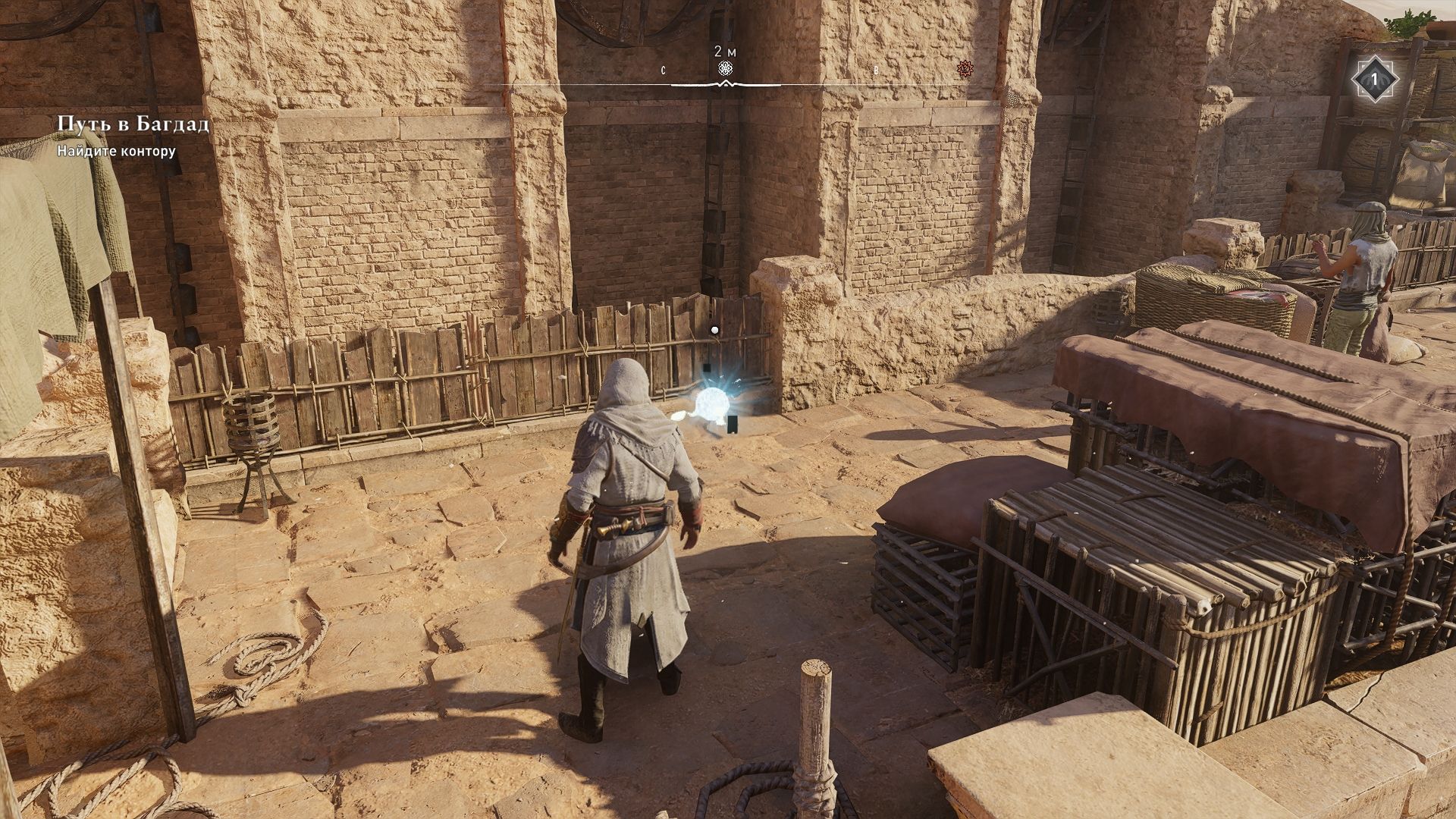This screenshot has width=1456, height=819.
Task: Open the "Путь в Багдад" quest tracker
Action: click(x=133, y=124)
